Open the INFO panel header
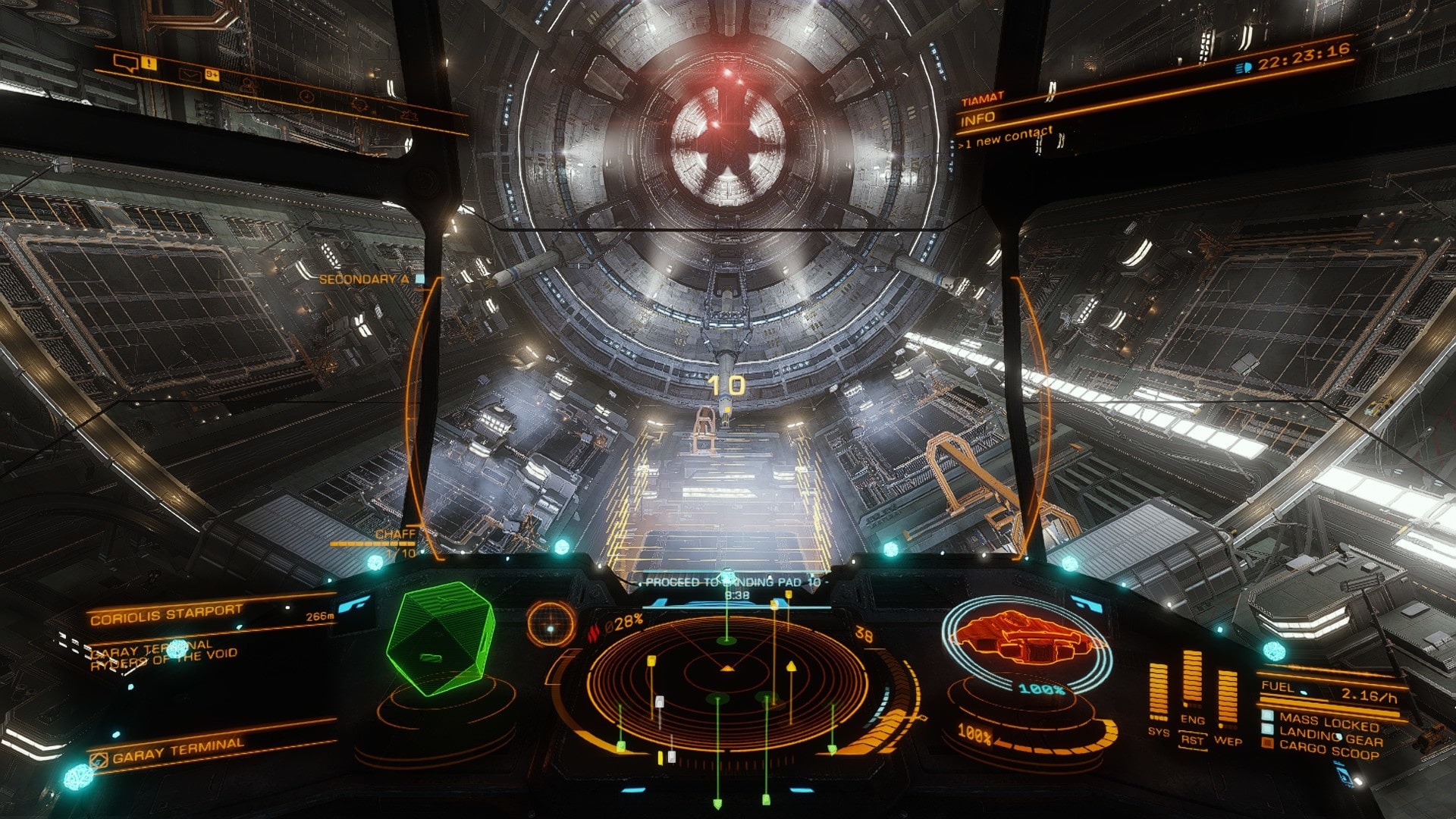Viewport: 1456px width, 819px height. click(x=978, y=119)
